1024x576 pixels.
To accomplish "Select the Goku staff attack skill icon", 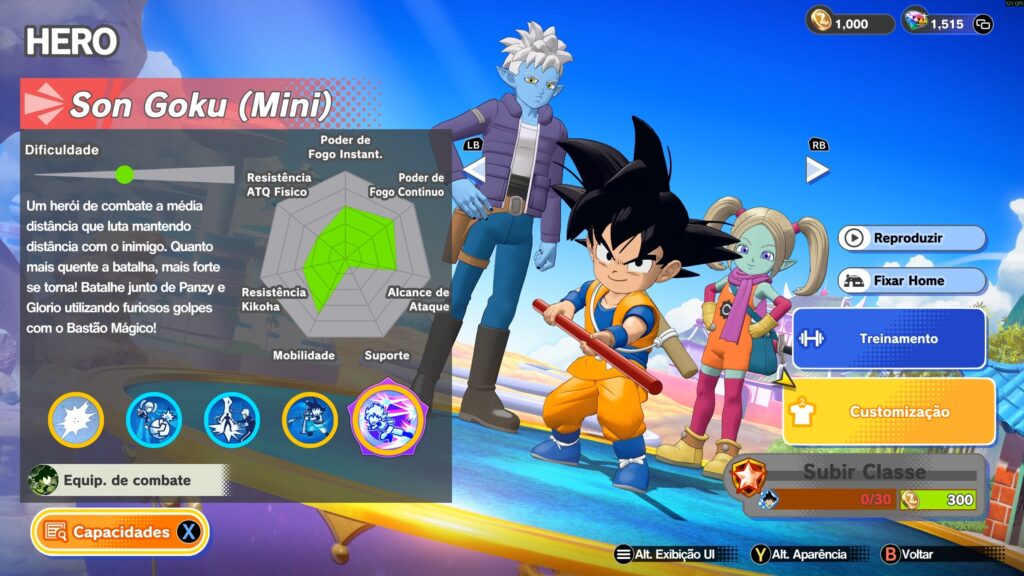I will 310,420.
